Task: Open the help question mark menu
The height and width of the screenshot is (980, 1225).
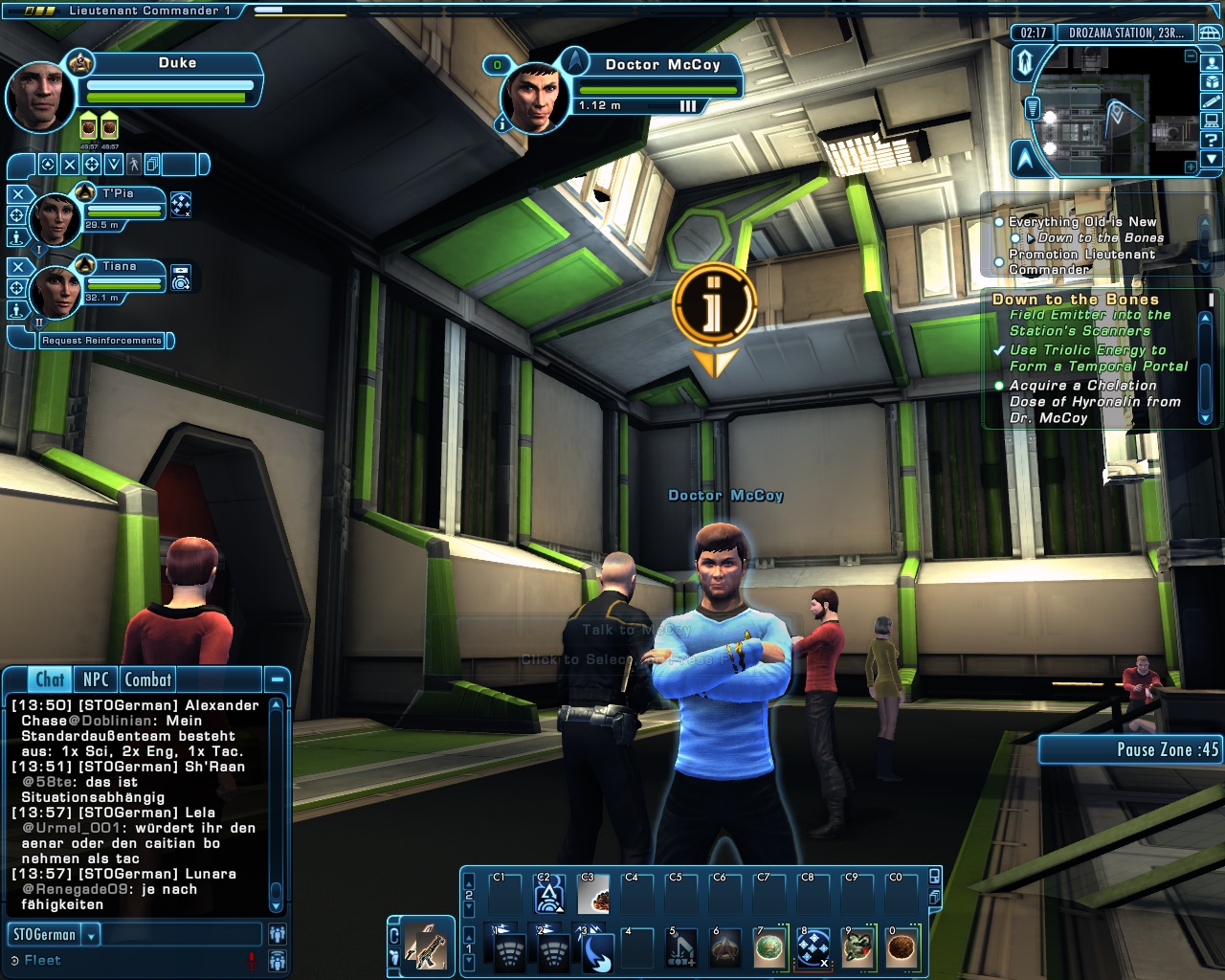Action: pyautogui.click(x=1212, y=140)
